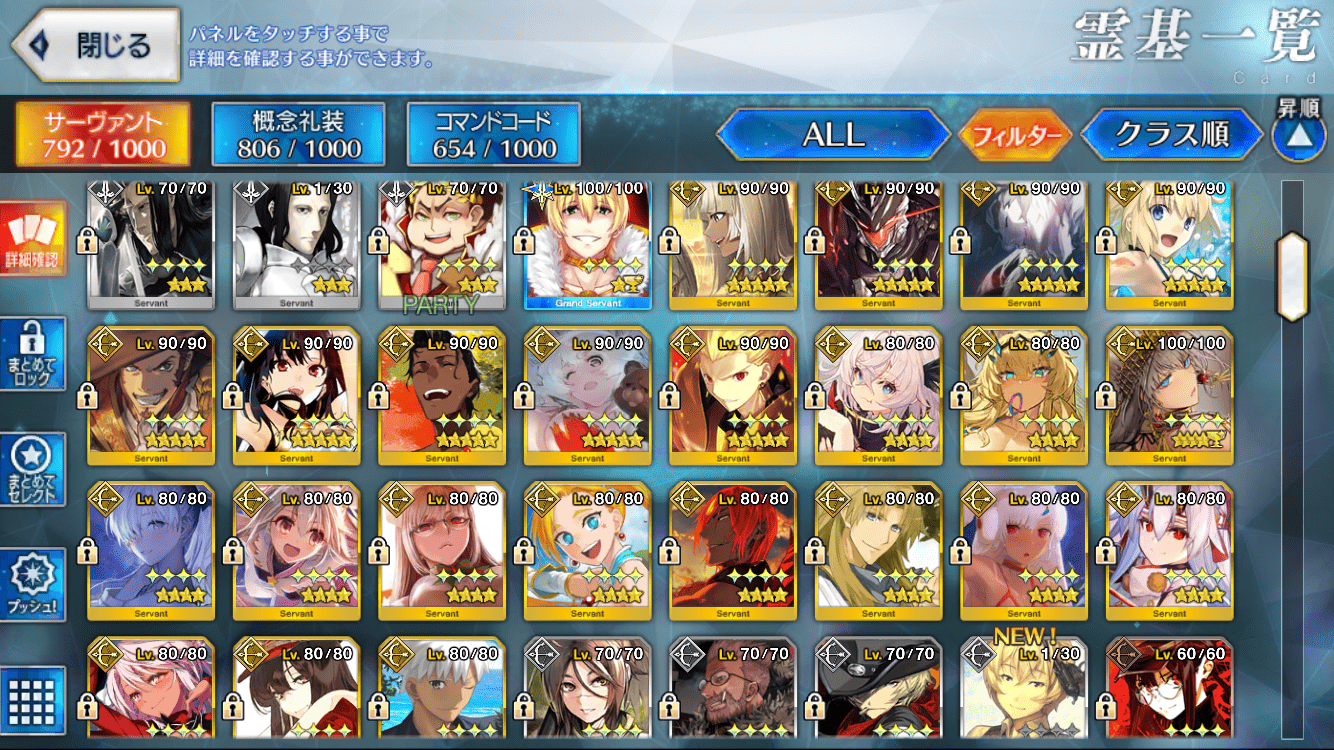Close the spirit origin list with 閉じる
Image resolution: width=1334 pixels, height=750 pixels.
pos(95,45)
